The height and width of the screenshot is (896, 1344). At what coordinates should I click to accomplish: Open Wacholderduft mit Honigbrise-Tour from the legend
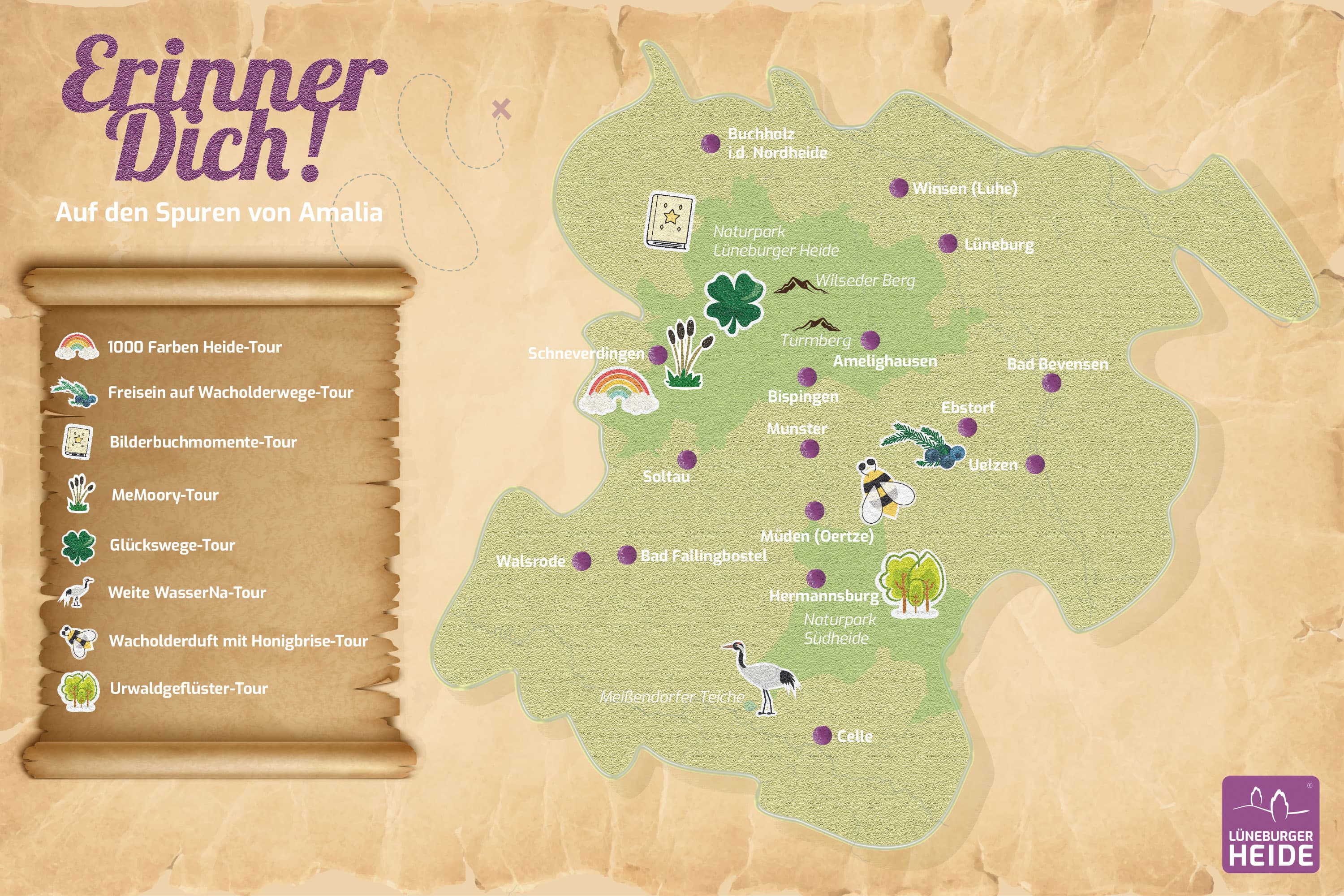tap(238, 641)
